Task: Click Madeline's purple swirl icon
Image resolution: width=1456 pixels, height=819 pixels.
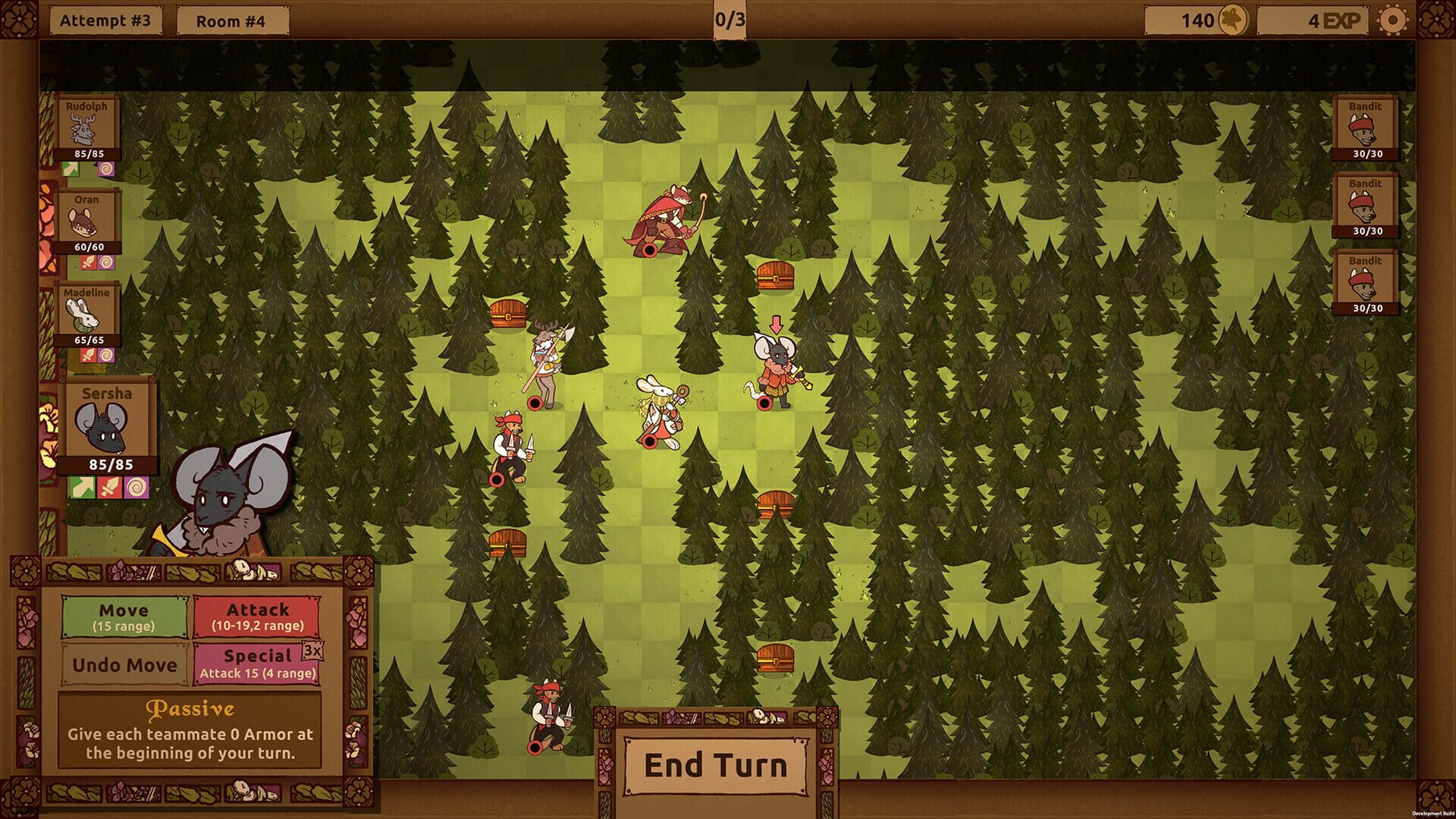Action: pyautogui.click(x=105, y=356)
